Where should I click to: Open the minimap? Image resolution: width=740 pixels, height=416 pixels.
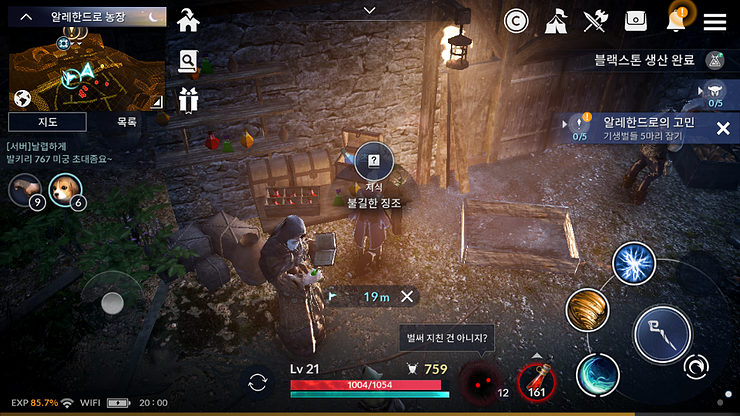pyautogui.click(x=85, y=68)
